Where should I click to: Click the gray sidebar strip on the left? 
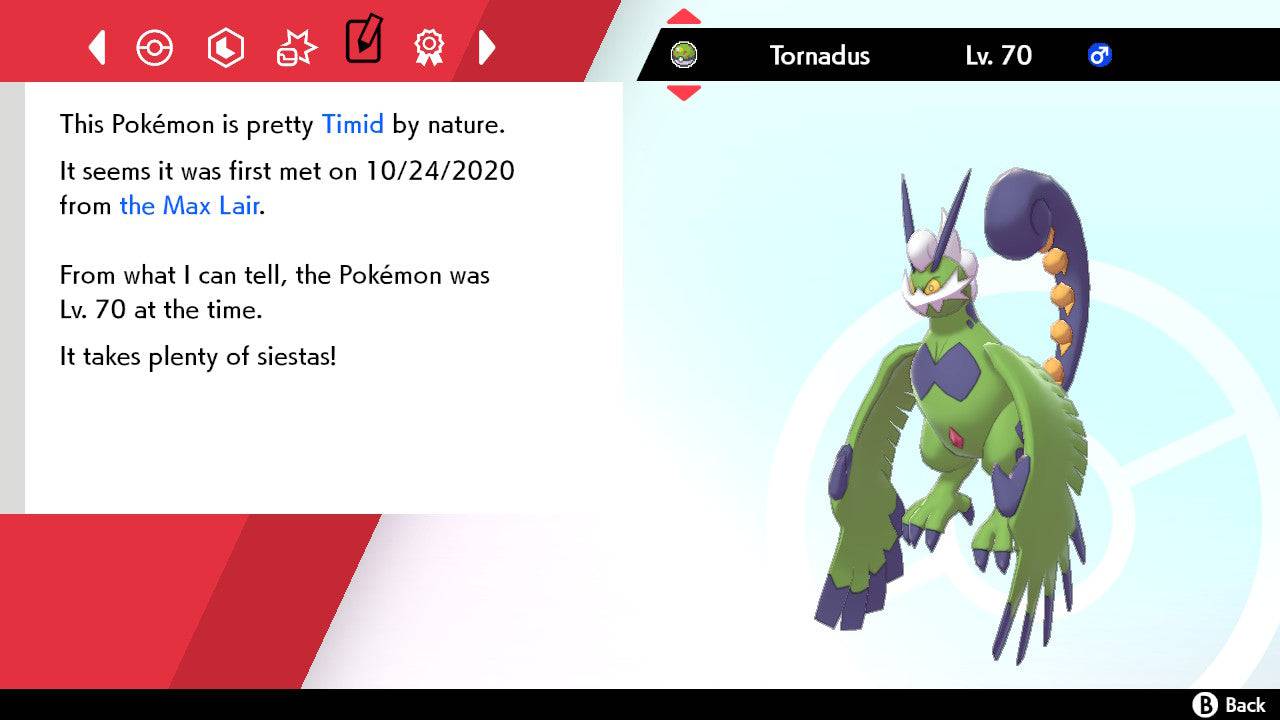click(x=11, y=300)
